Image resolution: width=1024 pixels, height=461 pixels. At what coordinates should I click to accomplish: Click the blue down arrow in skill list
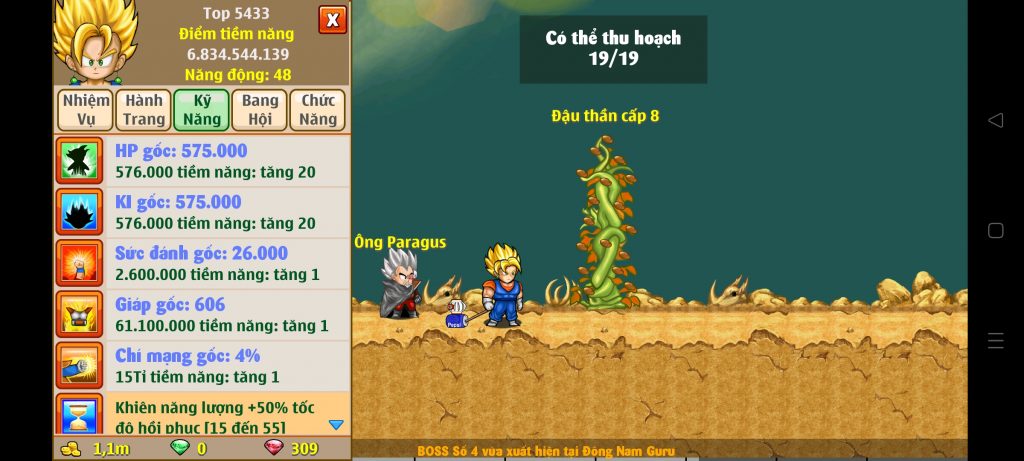(336, 424)
